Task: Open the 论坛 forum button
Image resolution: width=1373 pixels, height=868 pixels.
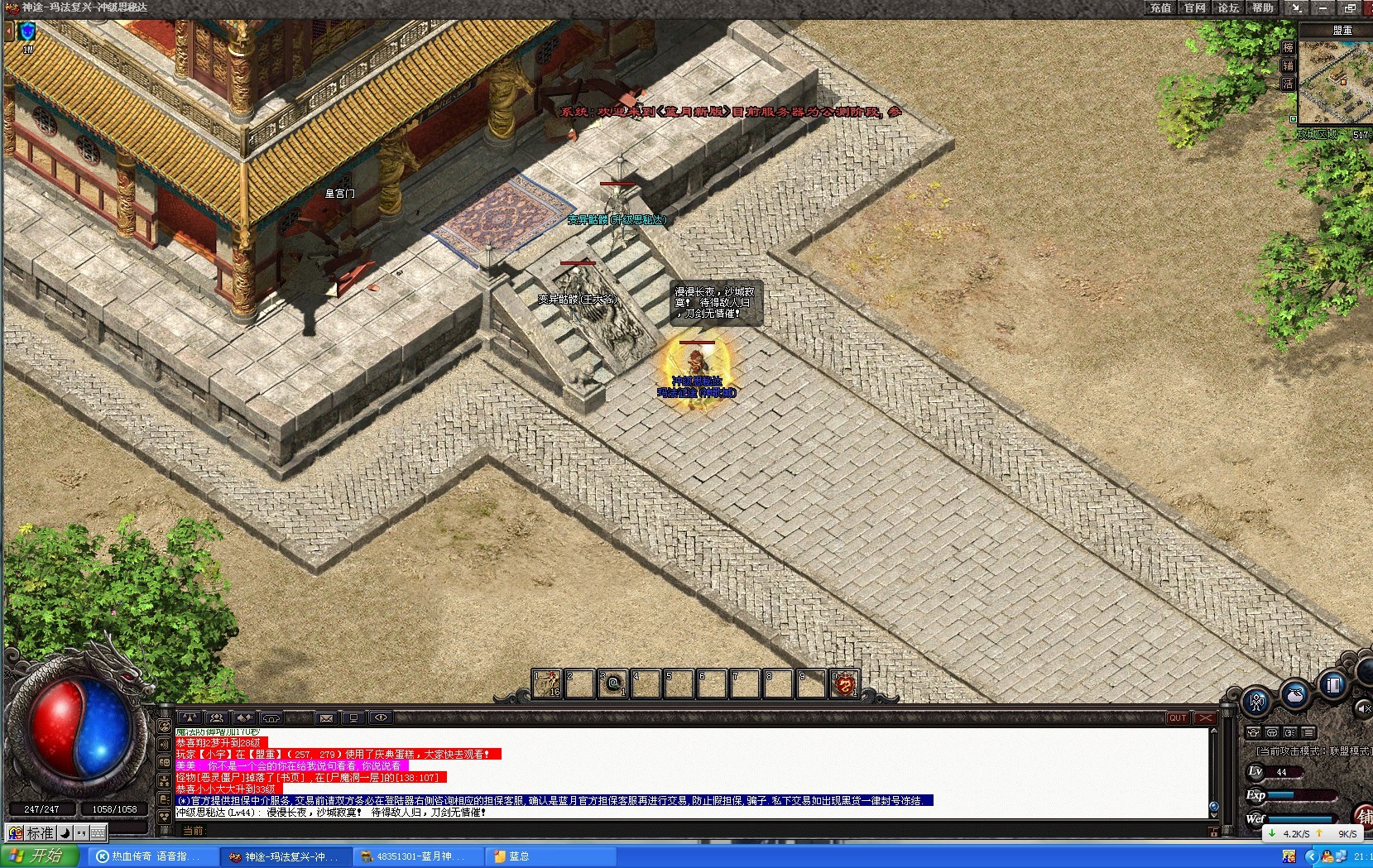Action: click(1228, 8)
